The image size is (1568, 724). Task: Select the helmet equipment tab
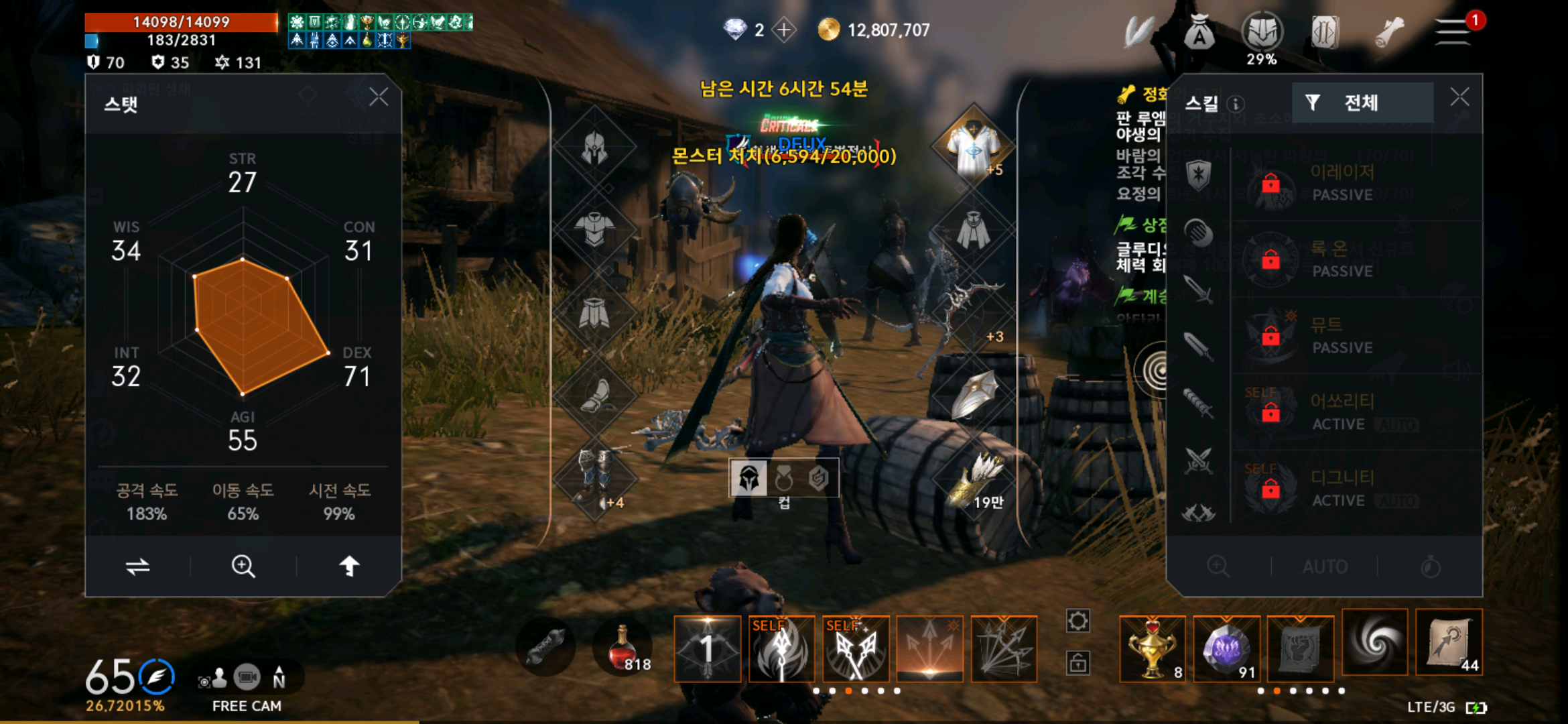pos(748,479)
